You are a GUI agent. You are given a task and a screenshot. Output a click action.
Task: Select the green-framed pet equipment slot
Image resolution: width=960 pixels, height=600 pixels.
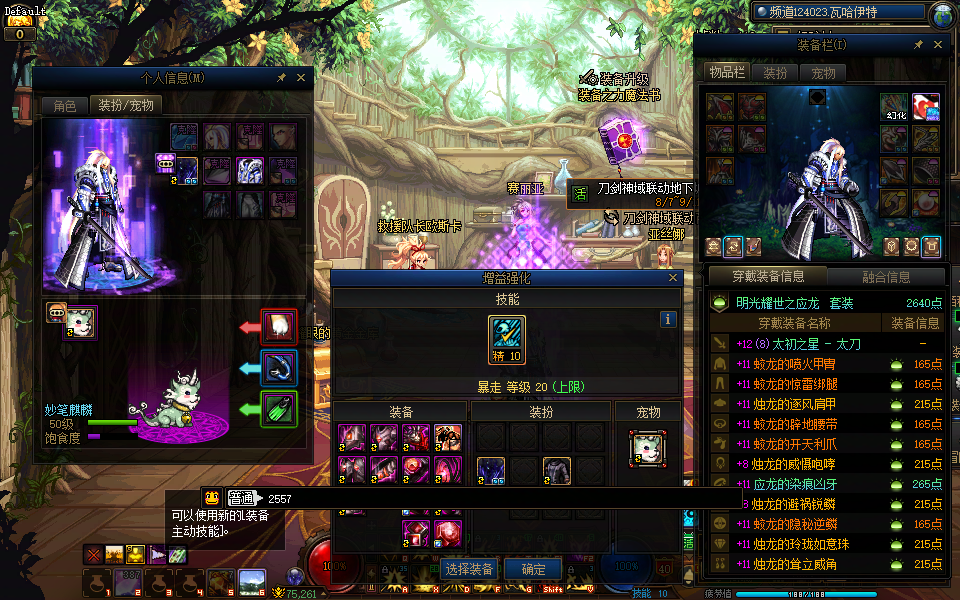click(279, 409)
